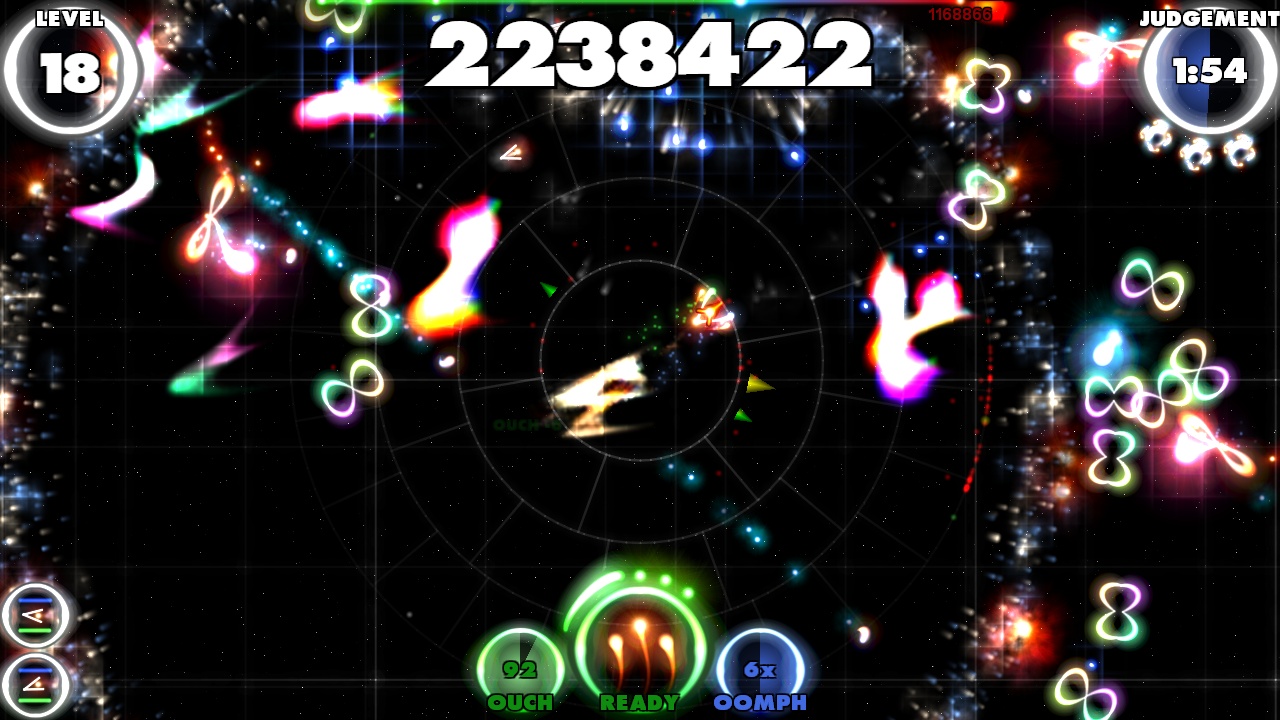Select the LEVEL label top-left
This screenshot has height=720, width=1280.
click(x=68, y=17)
